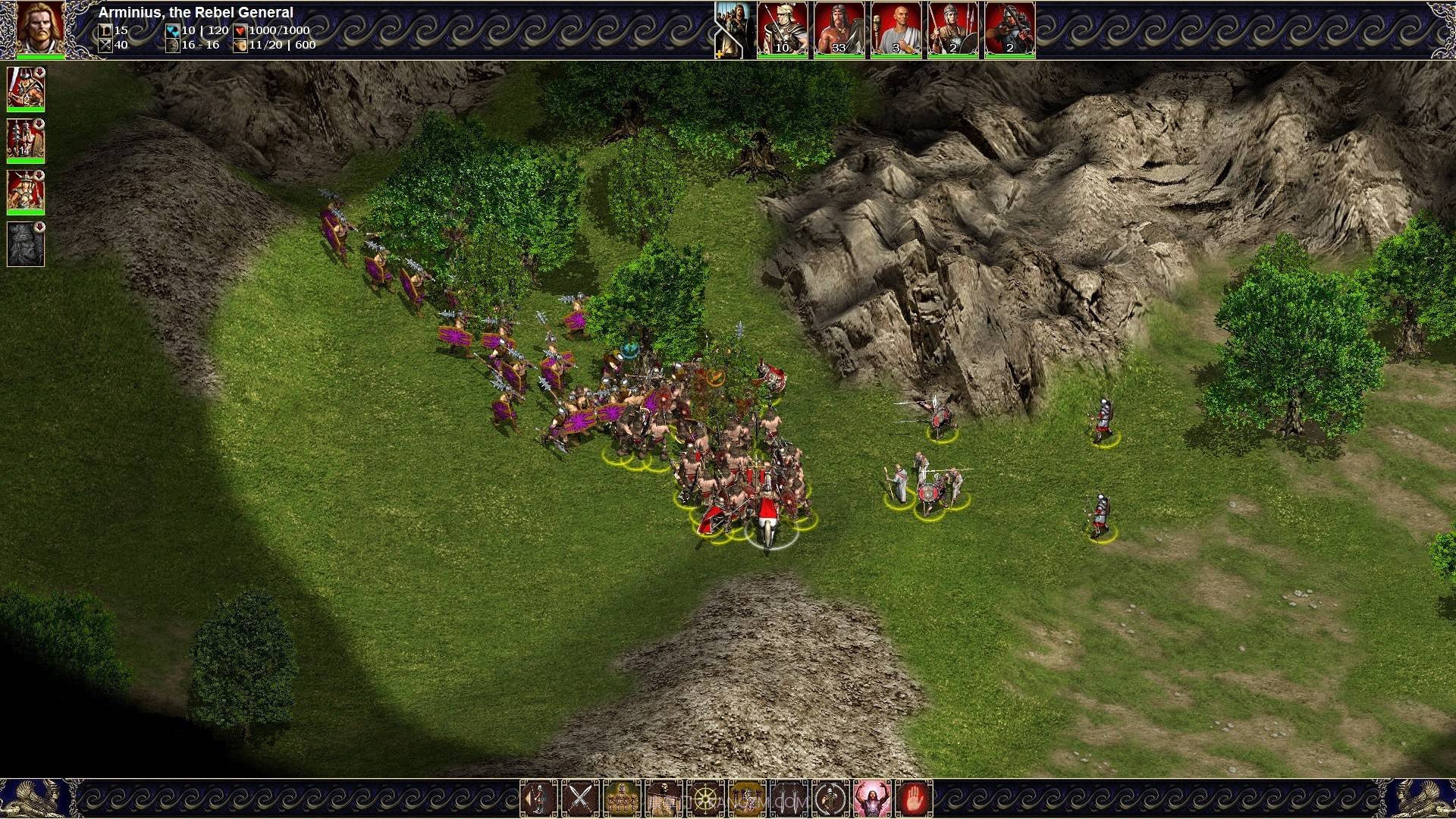Select the barbarian warrior group of 33

[x=839, y=29]
